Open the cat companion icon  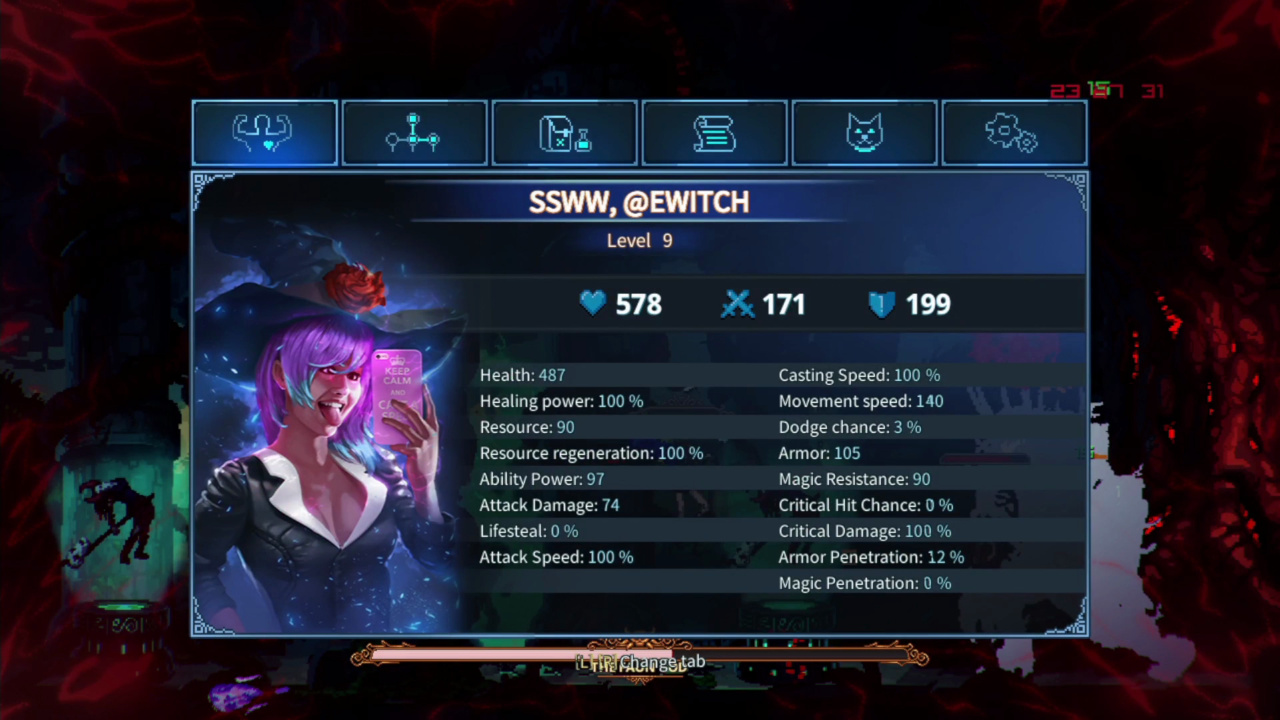(x=864, y=133)
